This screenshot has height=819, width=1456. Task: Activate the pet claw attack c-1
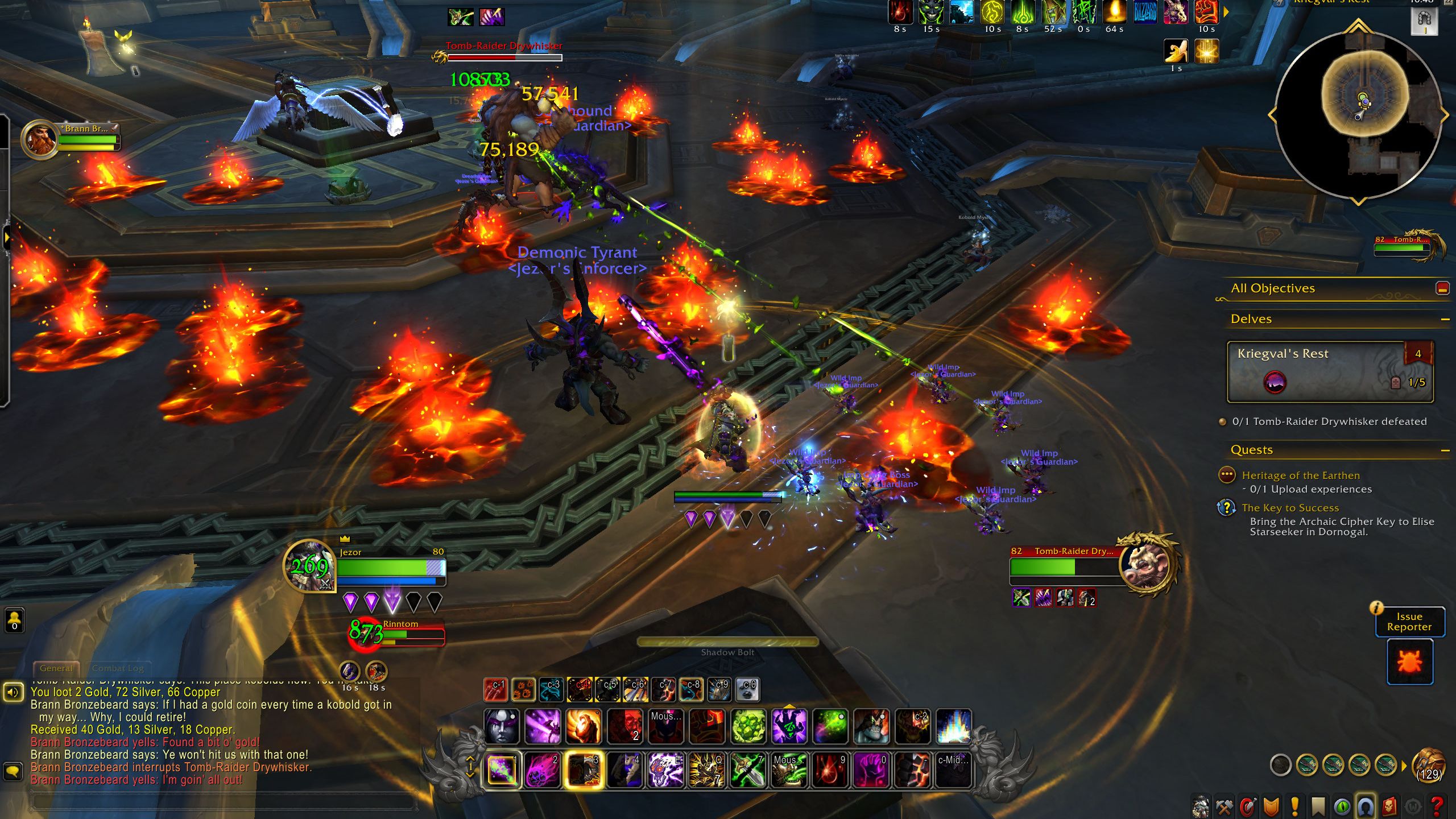click(495, 690)
